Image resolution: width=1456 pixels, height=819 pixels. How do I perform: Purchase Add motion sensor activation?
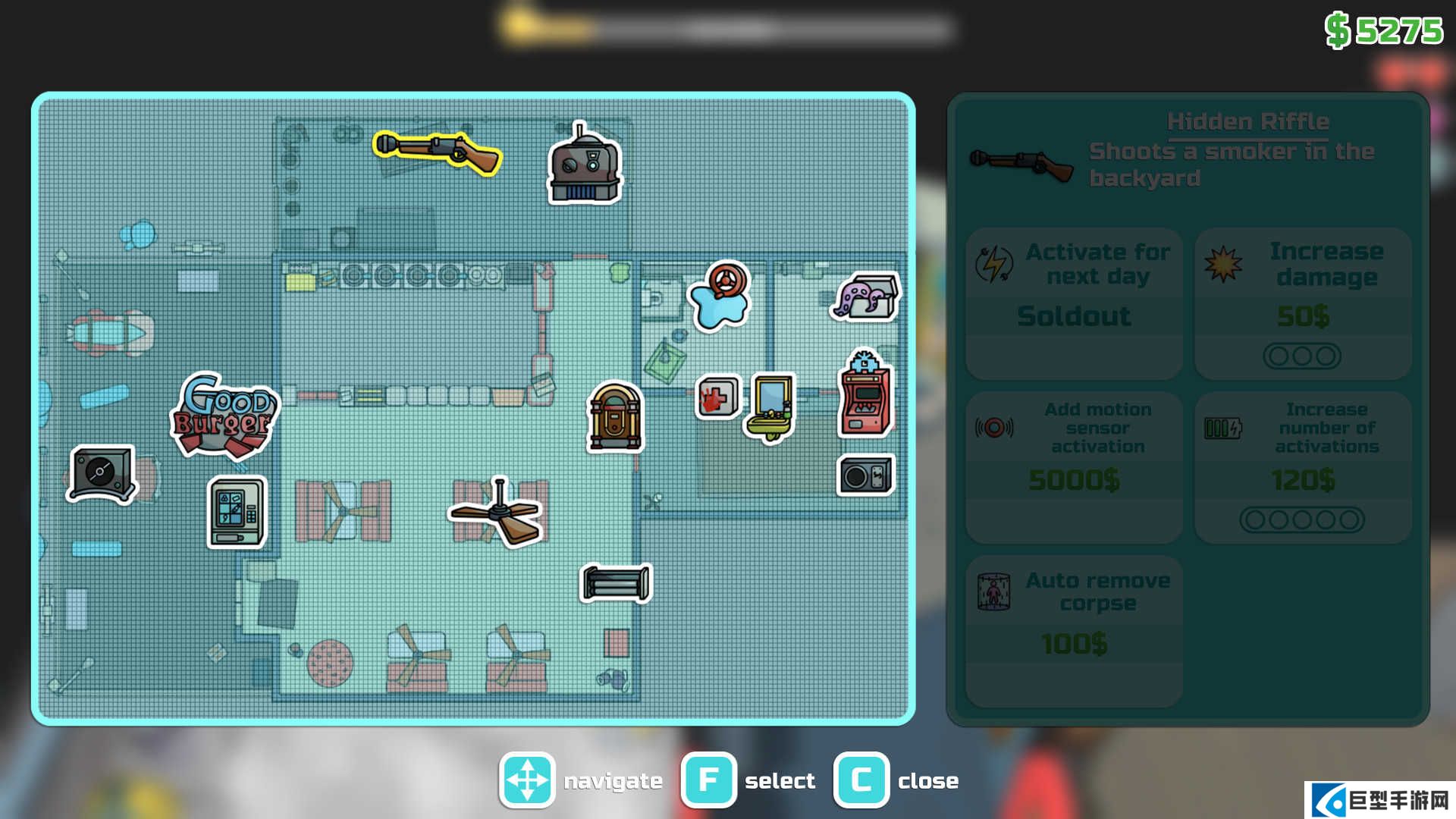1074,466
